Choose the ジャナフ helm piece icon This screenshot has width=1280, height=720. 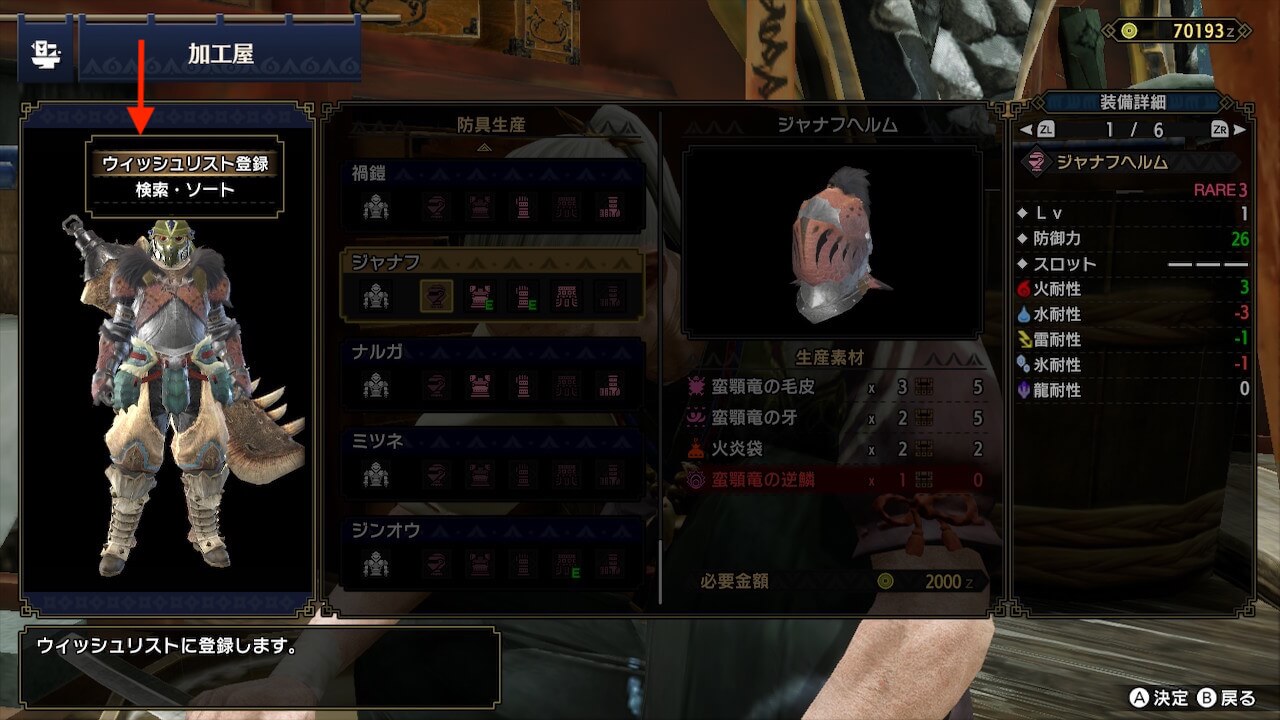(436, 296)
